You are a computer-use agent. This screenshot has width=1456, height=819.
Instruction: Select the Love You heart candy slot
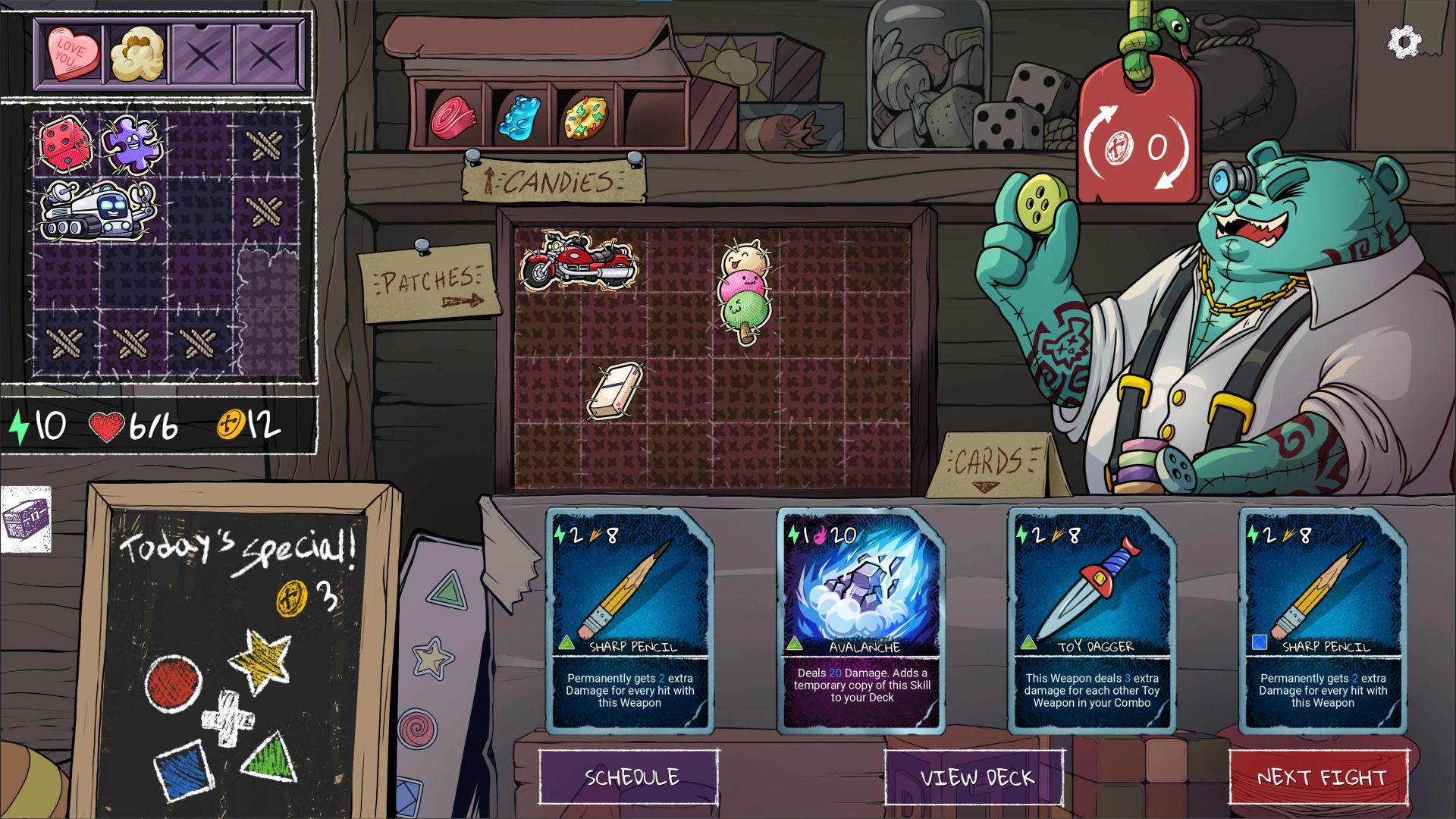tap(73, 53)
